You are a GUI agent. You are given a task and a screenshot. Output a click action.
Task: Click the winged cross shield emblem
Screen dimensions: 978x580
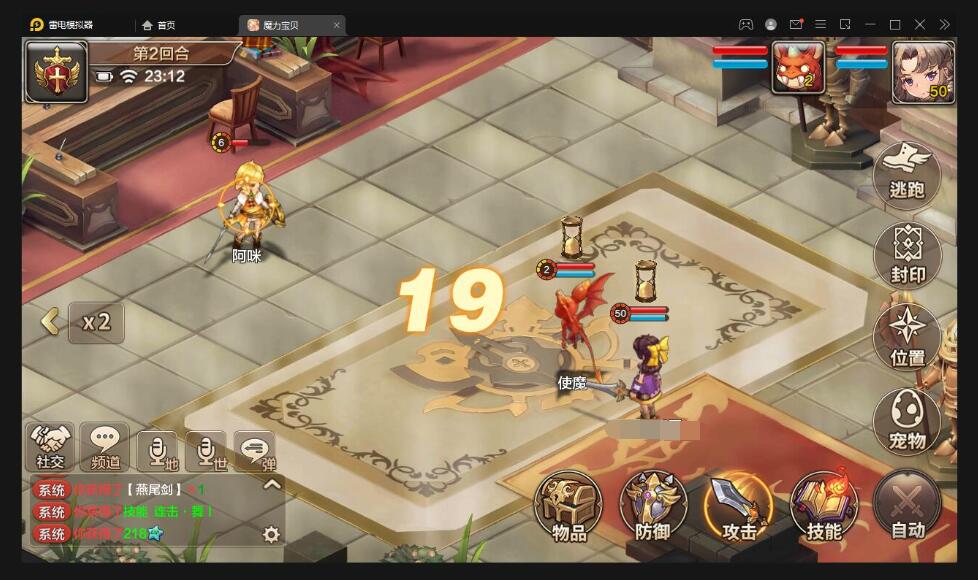pos(55,71)
